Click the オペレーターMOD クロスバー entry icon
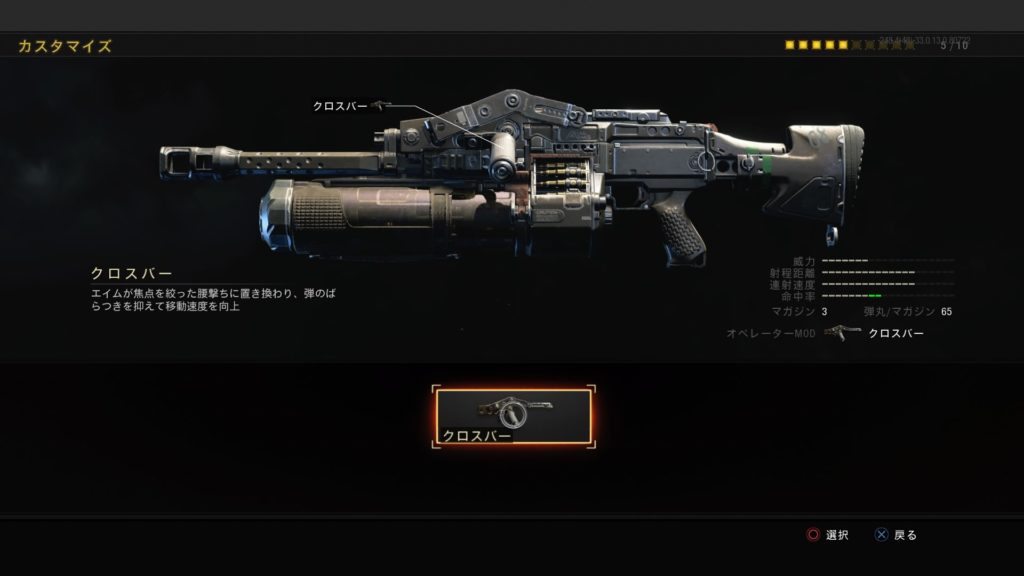Viewport: 1024px width, 576px height. coord(842,332)
